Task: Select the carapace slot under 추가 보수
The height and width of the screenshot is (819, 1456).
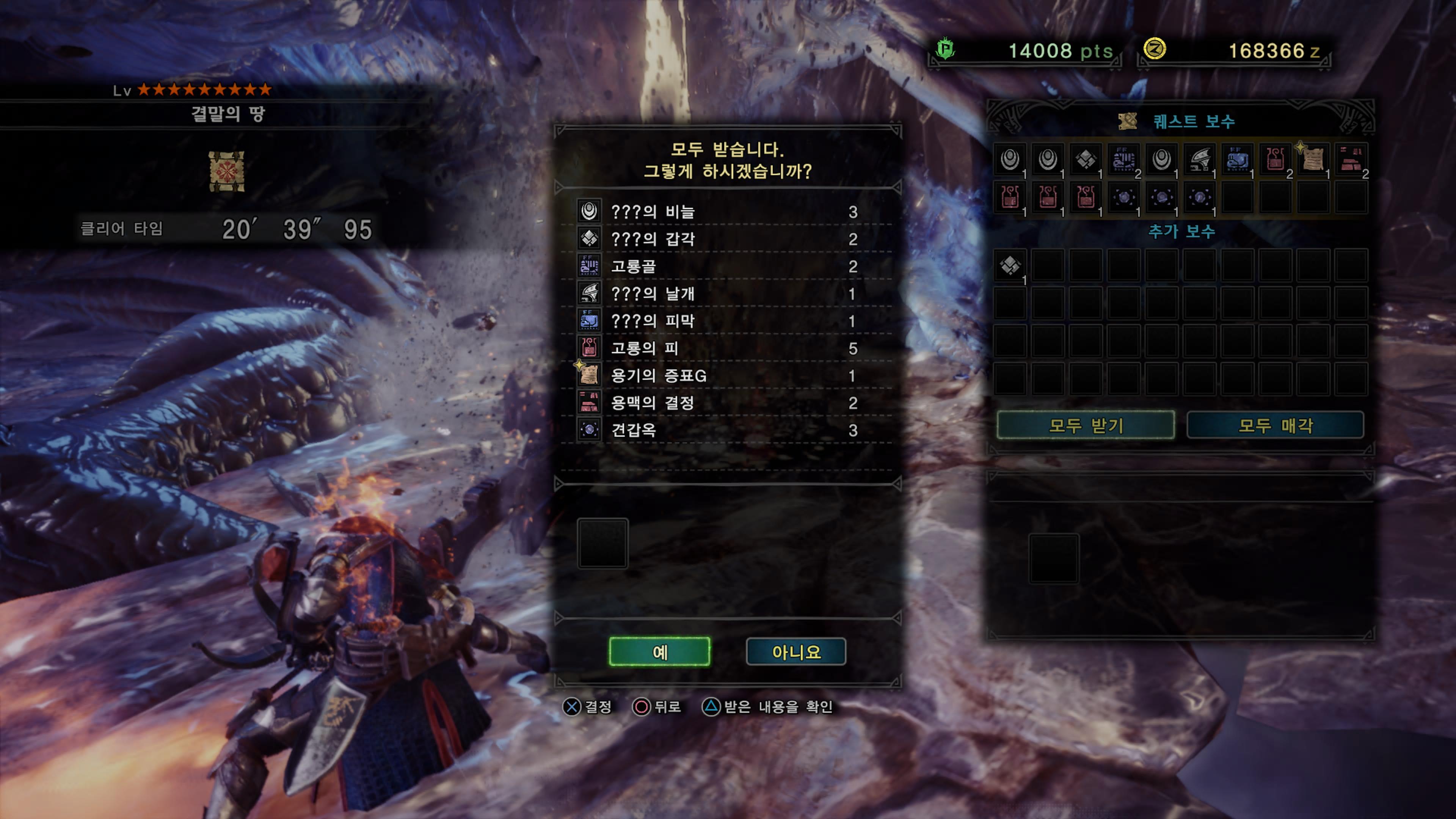Action: tap(1010, 265)
